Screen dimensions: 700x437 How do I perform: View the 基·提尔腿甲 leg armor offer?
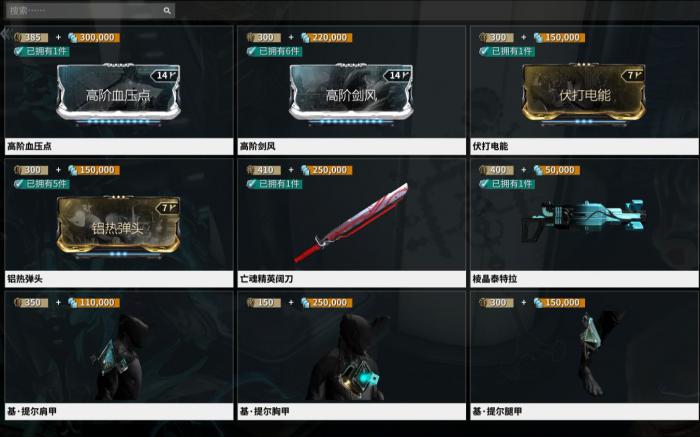pyautogui.click(x=584, y=352)
